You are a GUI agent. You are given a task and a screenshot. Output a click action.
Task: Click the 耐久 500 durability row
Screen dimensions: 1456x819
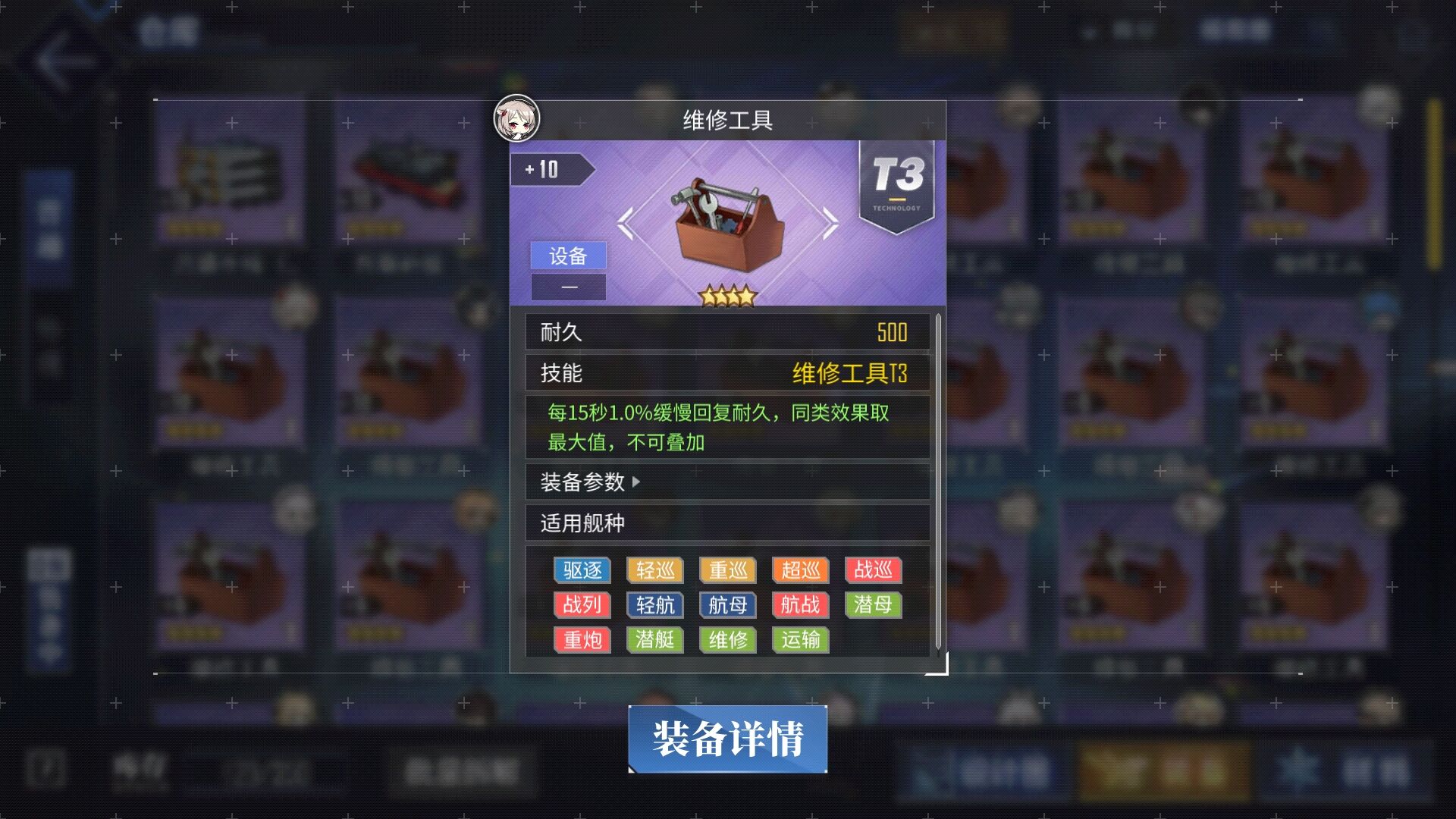(727, 332)
